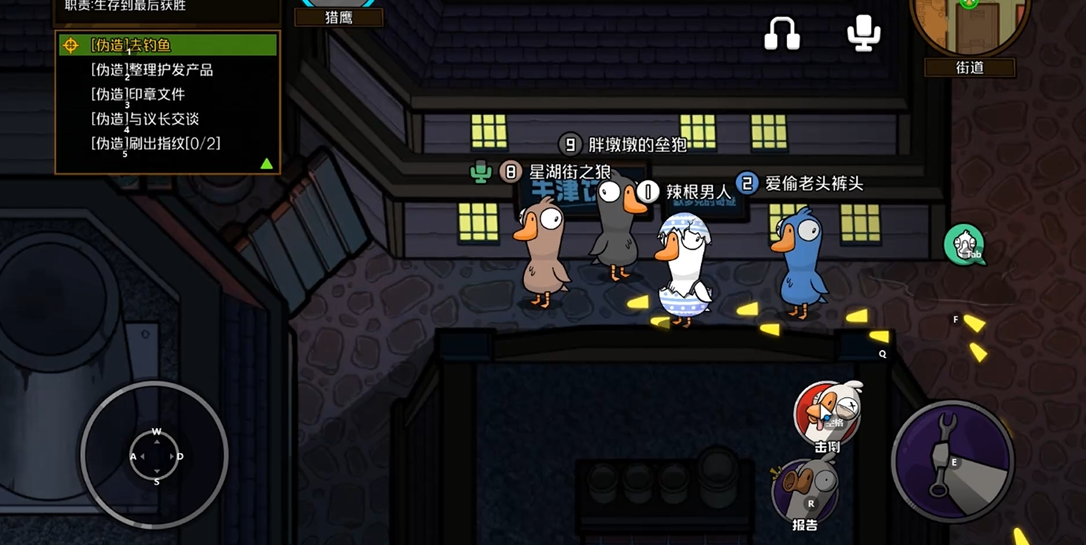Collapse the task list with green triangle
Screen dimensions: 1086x545
tap(266, 163)
